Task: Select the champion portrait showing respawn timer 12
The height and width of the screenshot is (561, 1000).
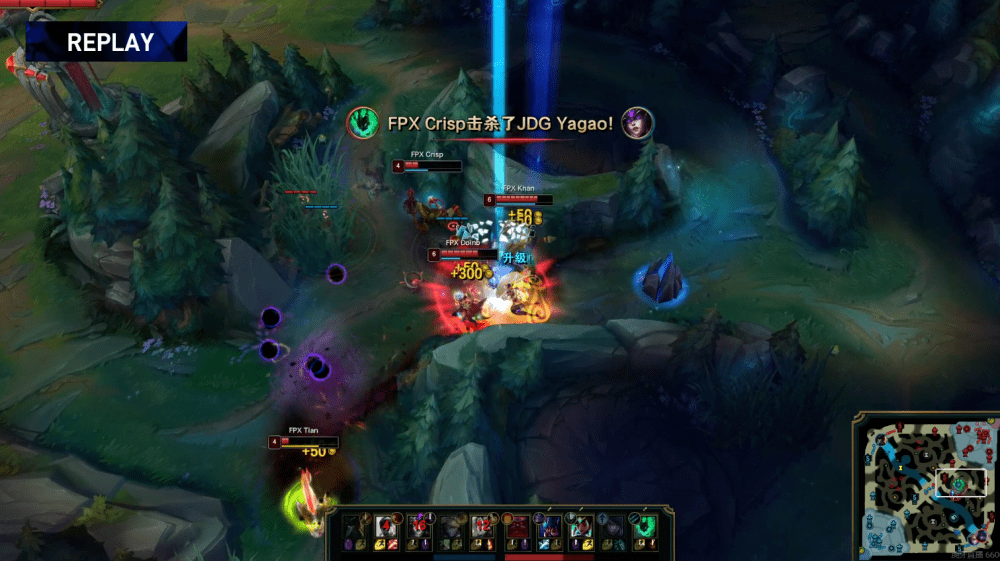Action: tap(485, 526)
